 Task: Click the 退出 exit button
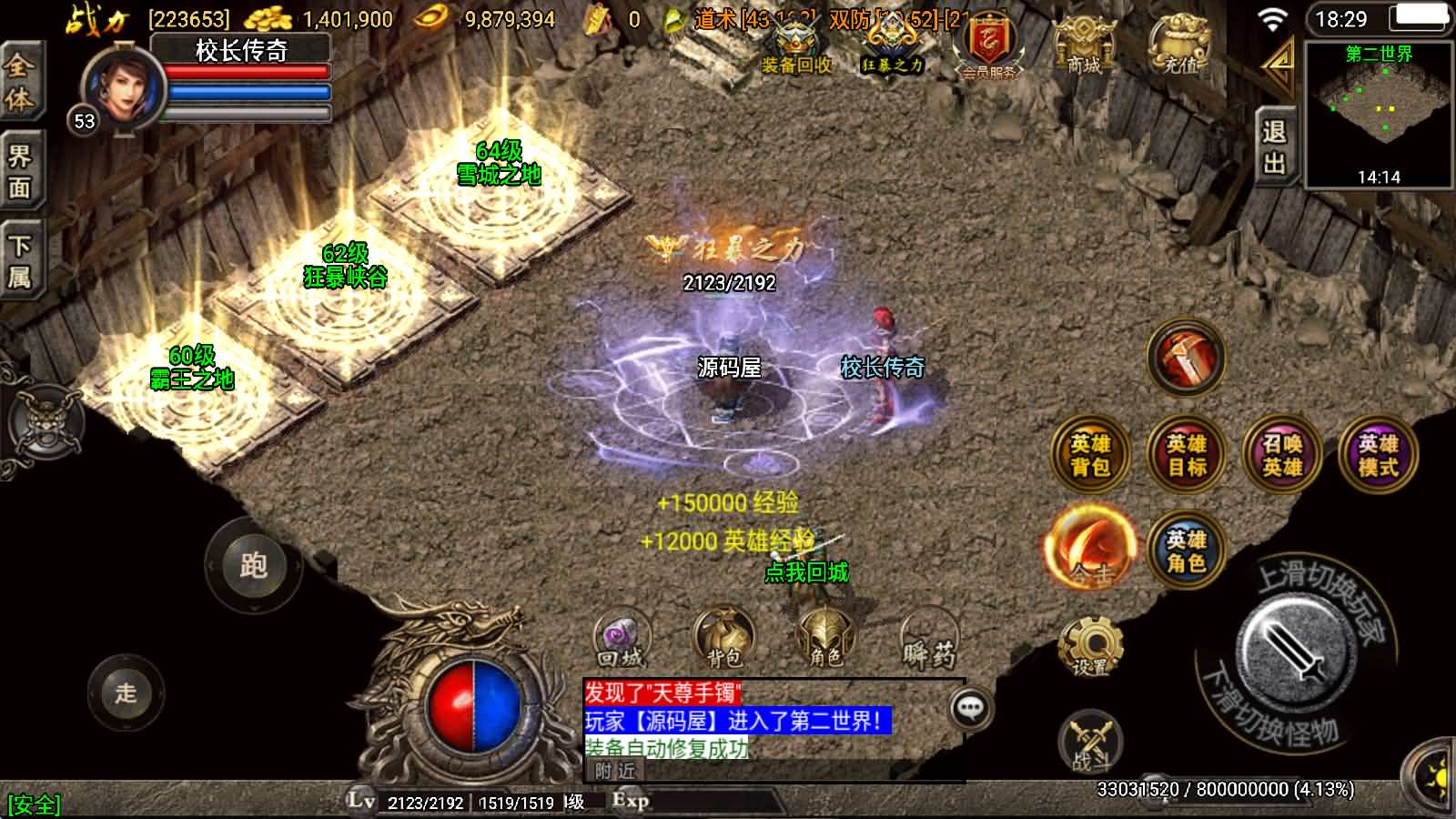click(x=1274, y=147)
